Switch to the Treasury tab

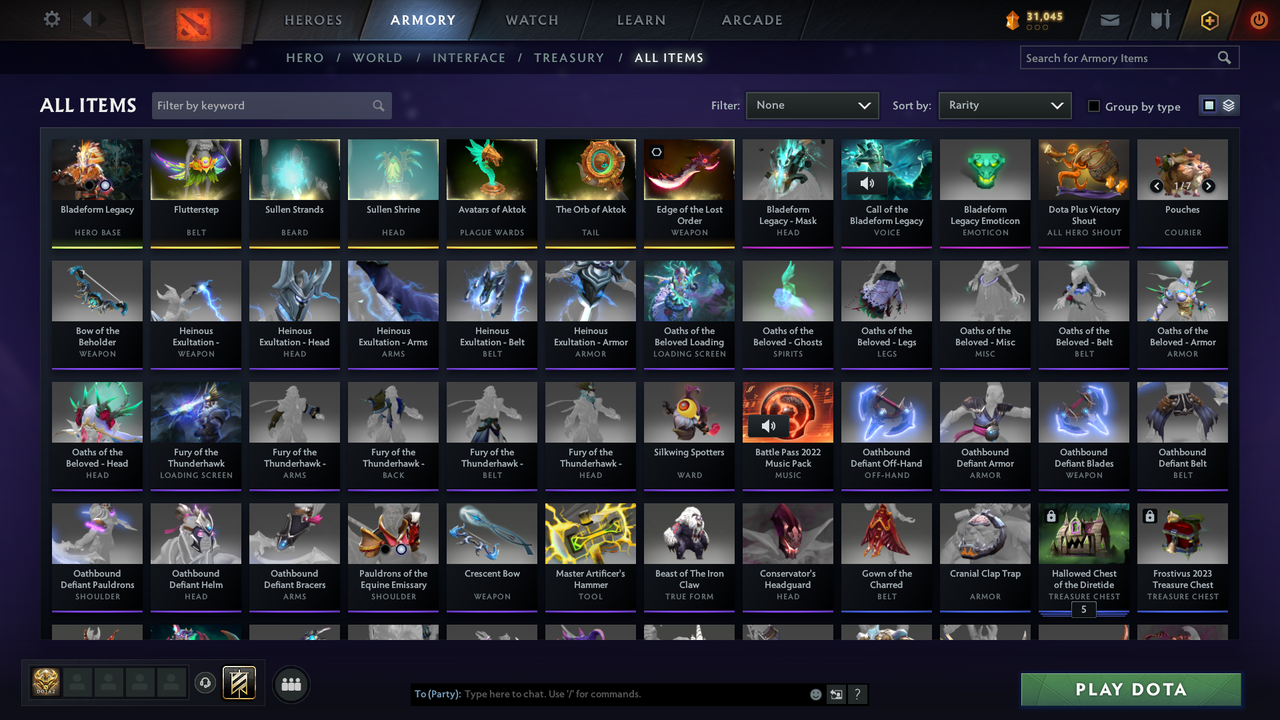pos(569,57)
